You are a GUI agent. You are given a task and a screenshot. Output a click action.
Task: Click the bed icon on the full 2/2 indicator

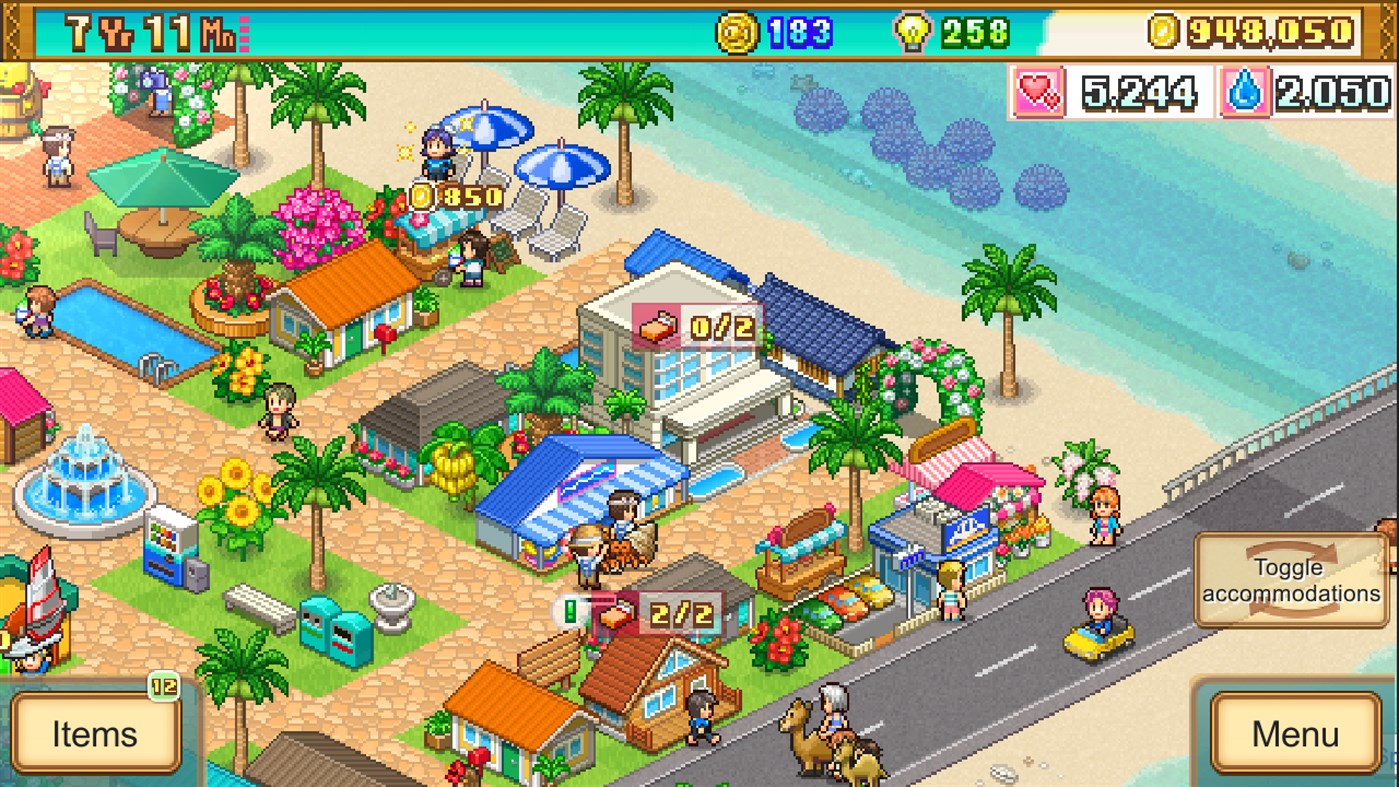coord(615,615)
